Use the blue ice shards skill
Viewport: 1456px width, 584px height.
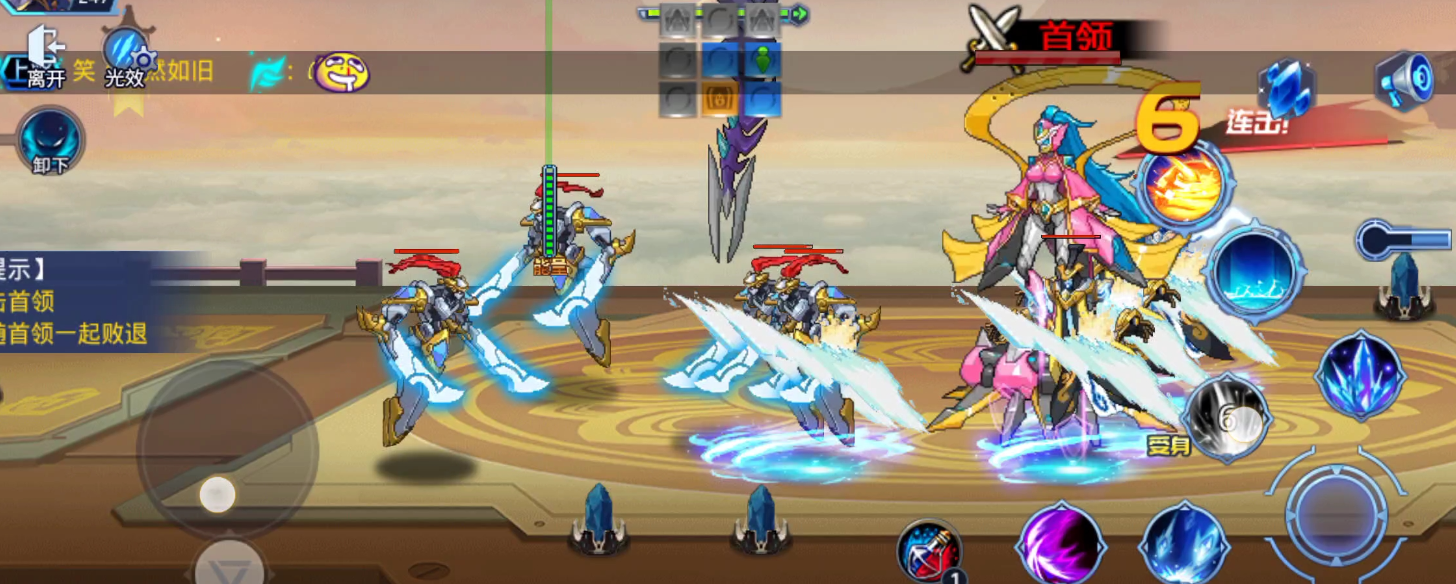tap(1185, 546)
